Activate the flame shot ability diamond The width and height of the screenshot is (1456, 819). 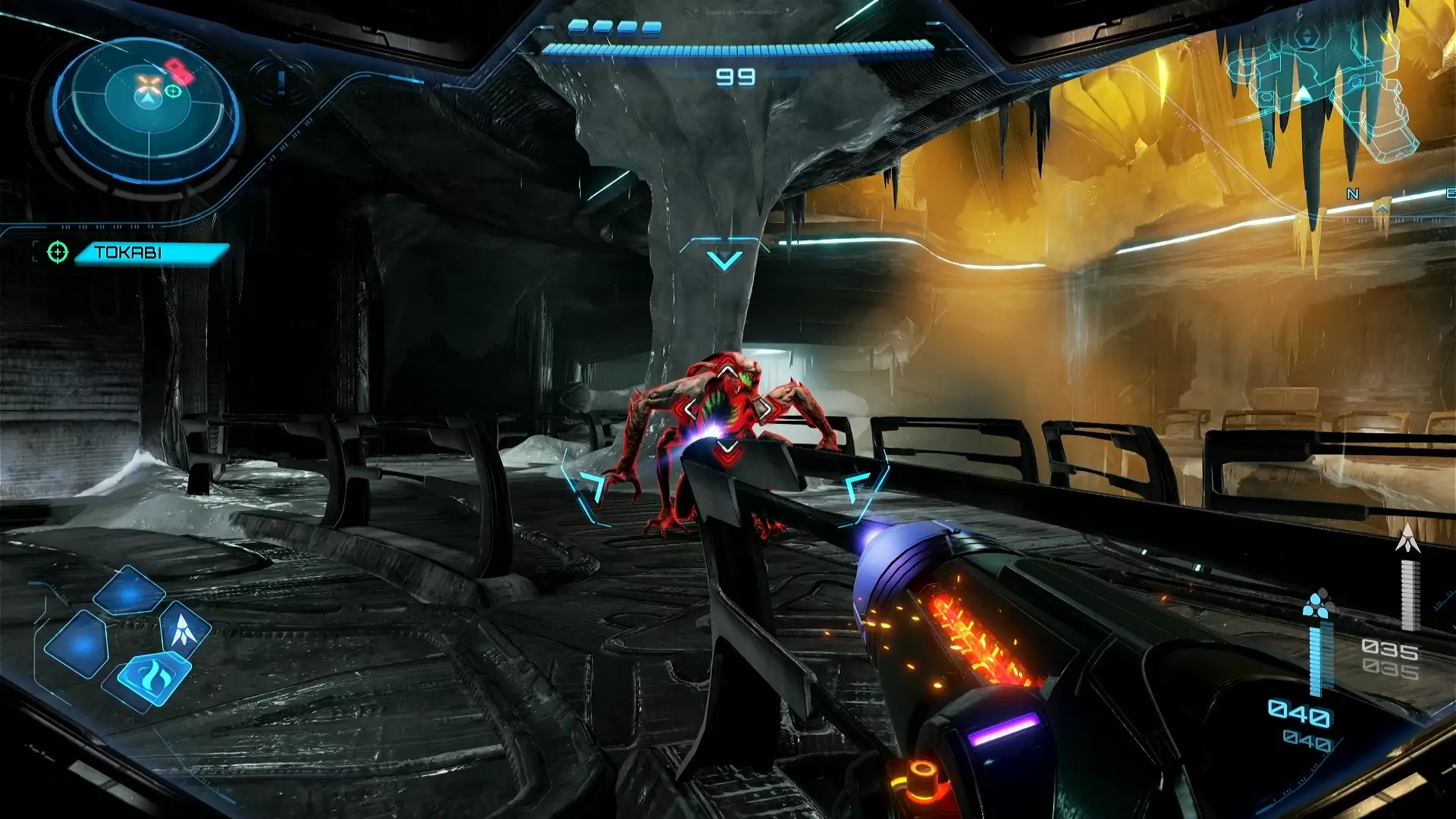click(152, 675)
